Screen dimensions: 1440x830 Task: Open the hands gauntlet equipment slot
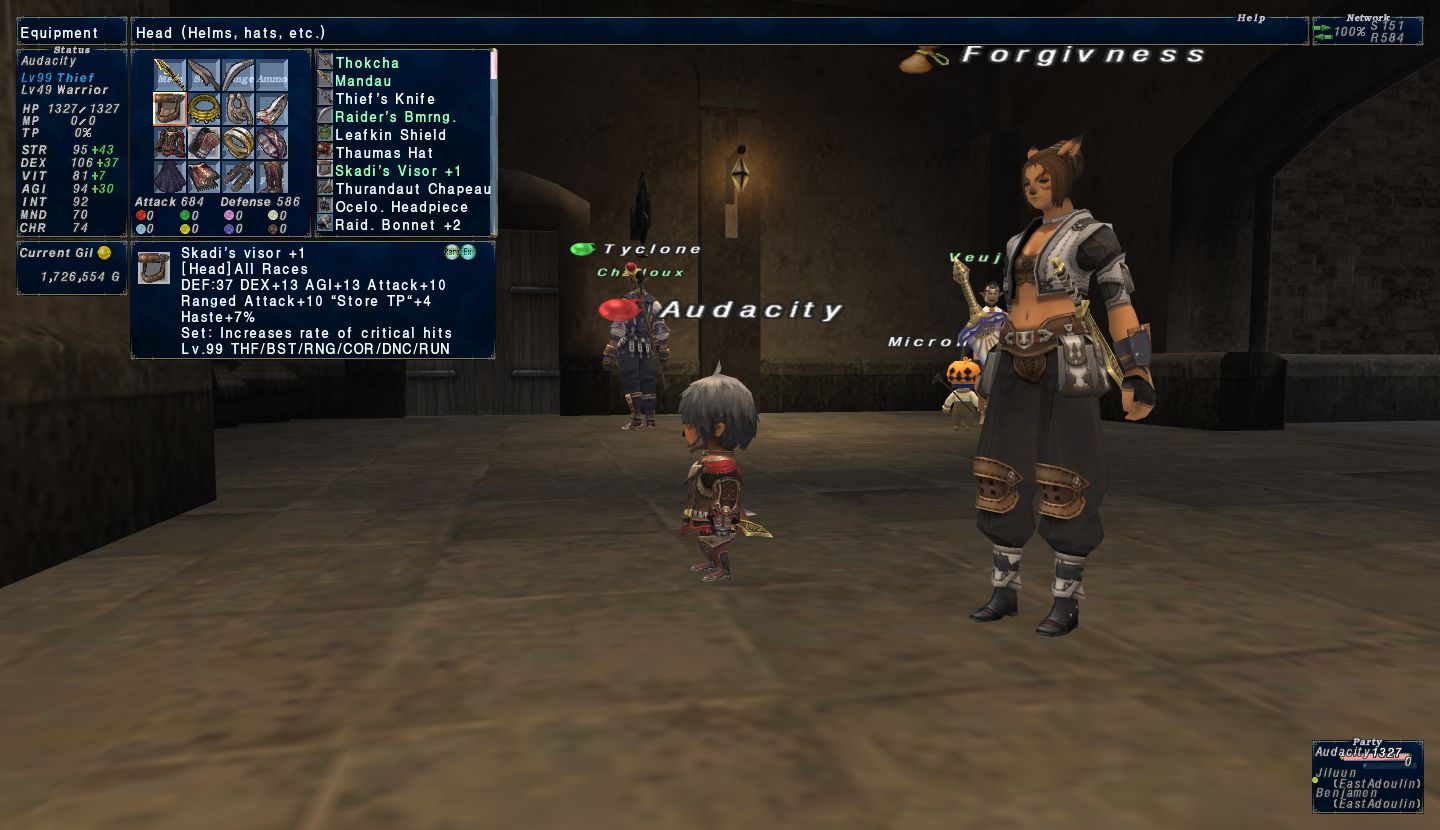204,143
